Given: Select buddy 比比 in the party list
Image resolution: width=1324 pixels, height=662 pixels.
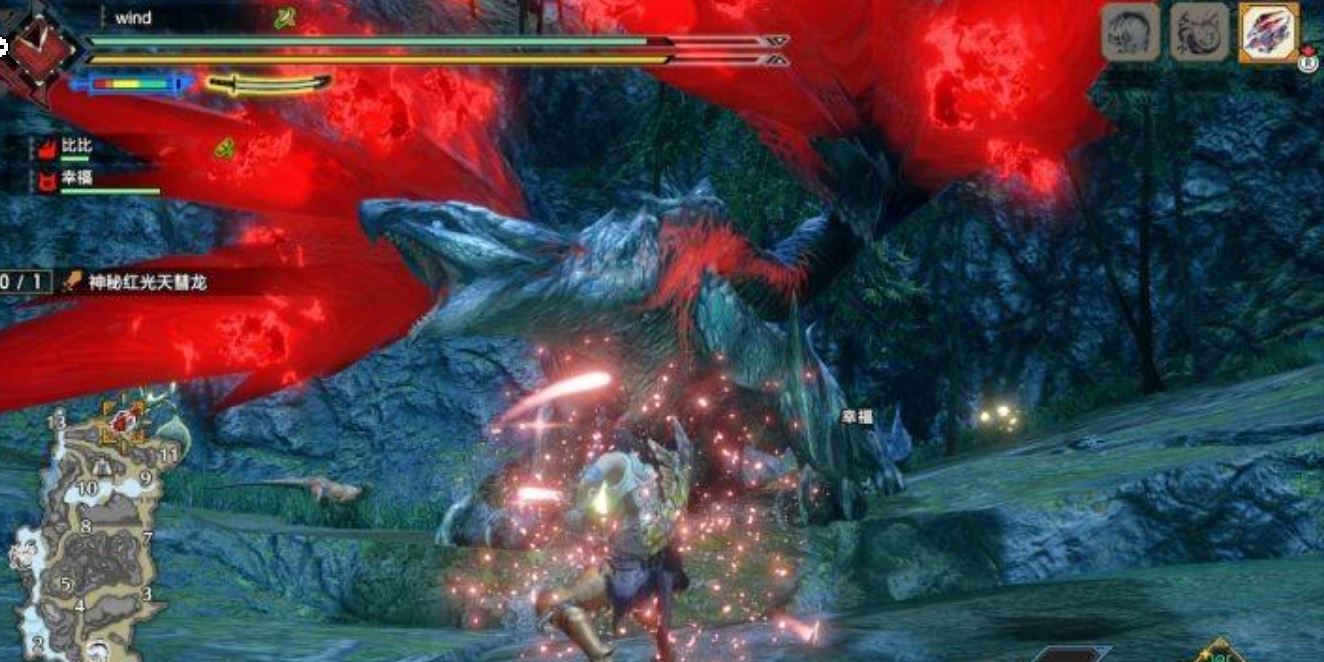Looking at the screenshot, I should point(76,146).
